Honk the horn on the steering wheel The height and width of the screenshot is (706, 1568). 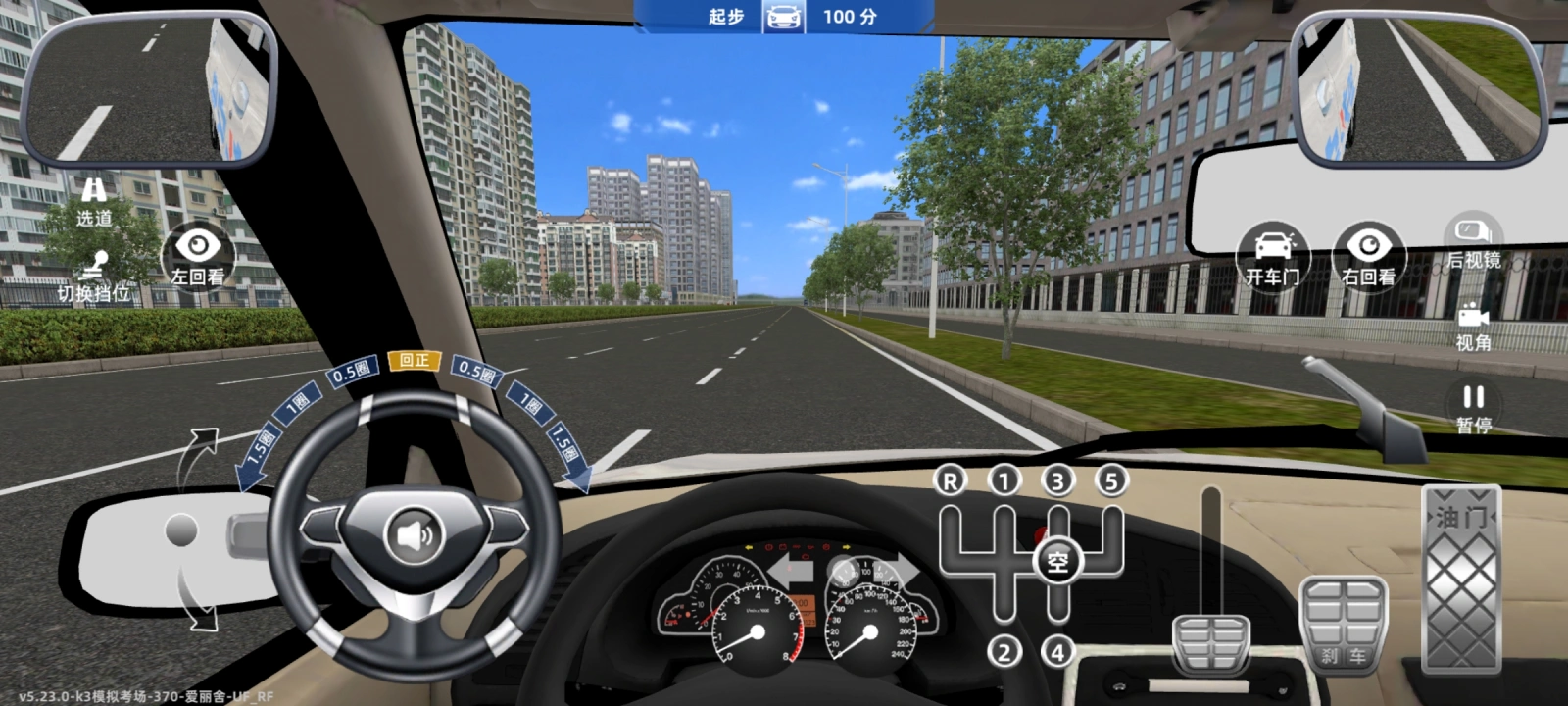(x=415, y=535)
